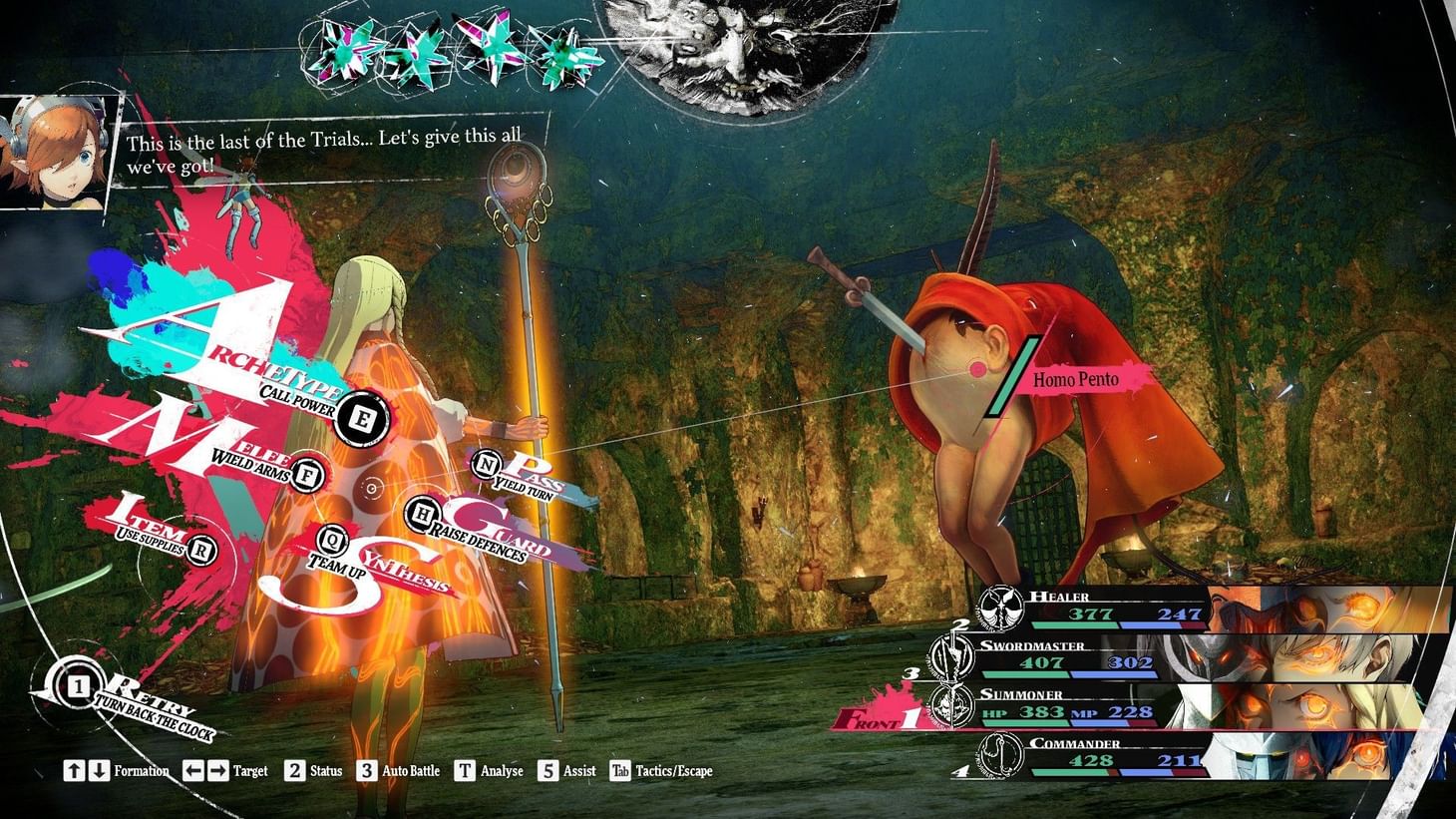
Task: Select the Archetype Call Power command
Action: (360, 419)
